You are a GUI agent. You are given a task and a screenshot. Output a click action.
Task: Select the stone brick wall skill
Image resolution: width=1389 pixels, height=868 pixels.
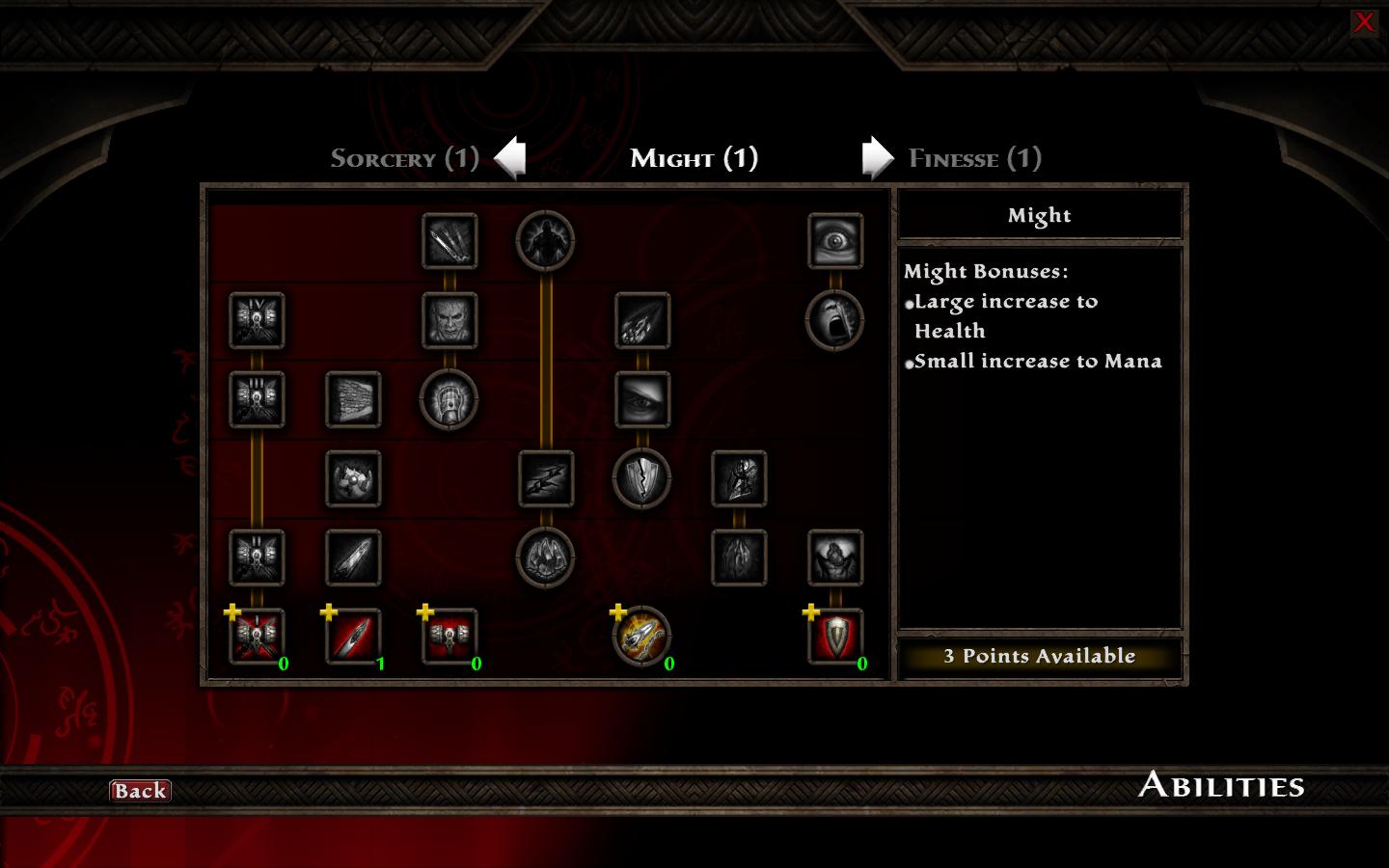(353, 399)
